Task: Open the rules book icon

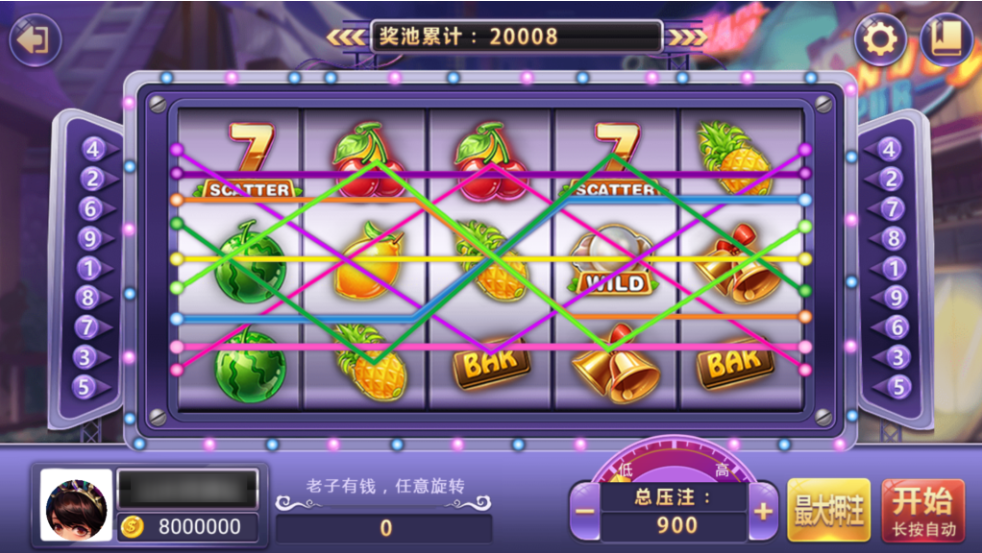Action: 946,41
